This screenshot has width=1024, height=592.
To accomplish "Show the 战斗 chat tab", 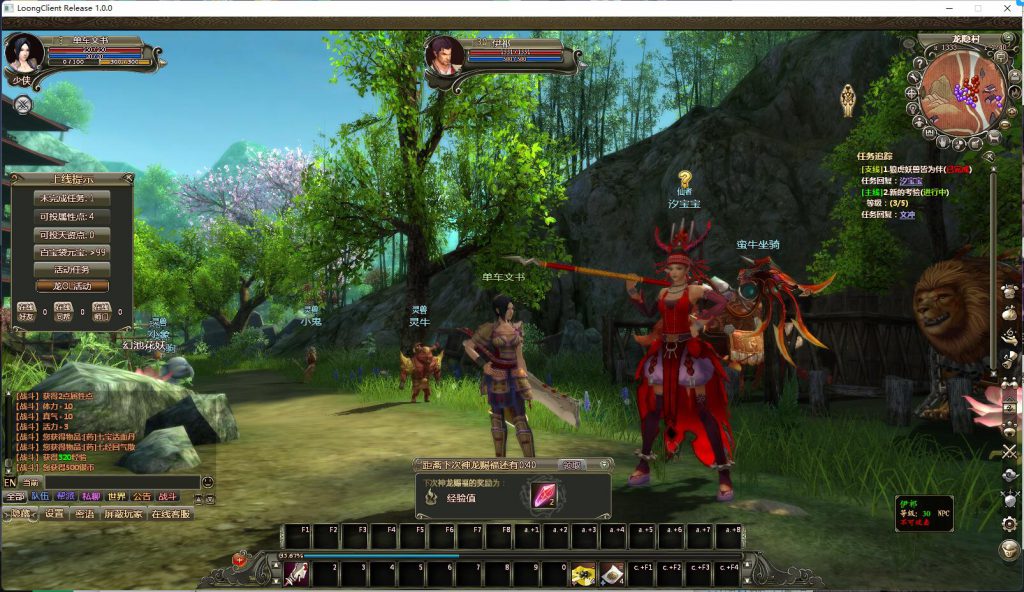I will 168,496.
